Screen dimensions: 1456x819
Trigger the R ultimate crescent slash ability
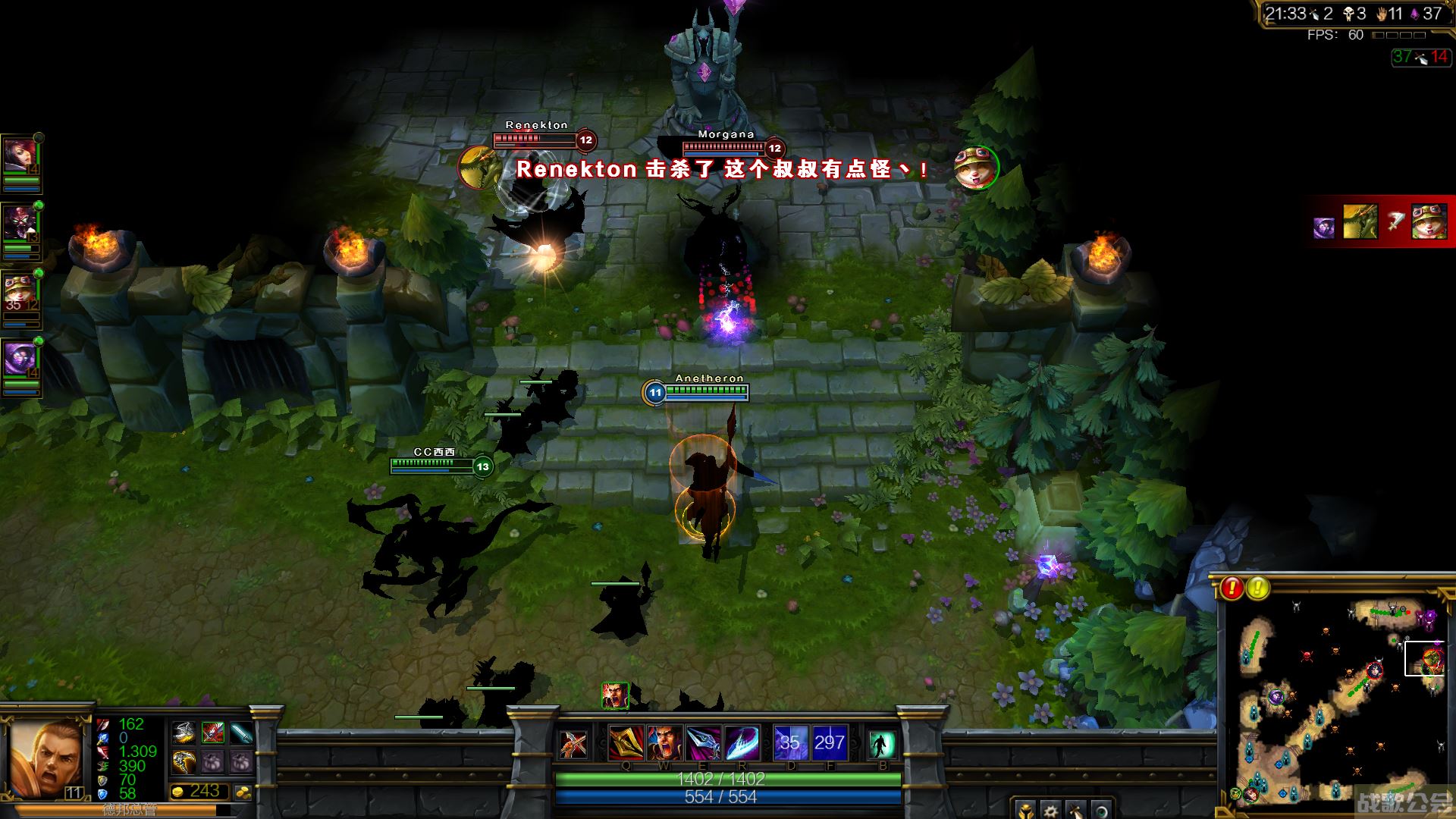click(x=742, y=742)
